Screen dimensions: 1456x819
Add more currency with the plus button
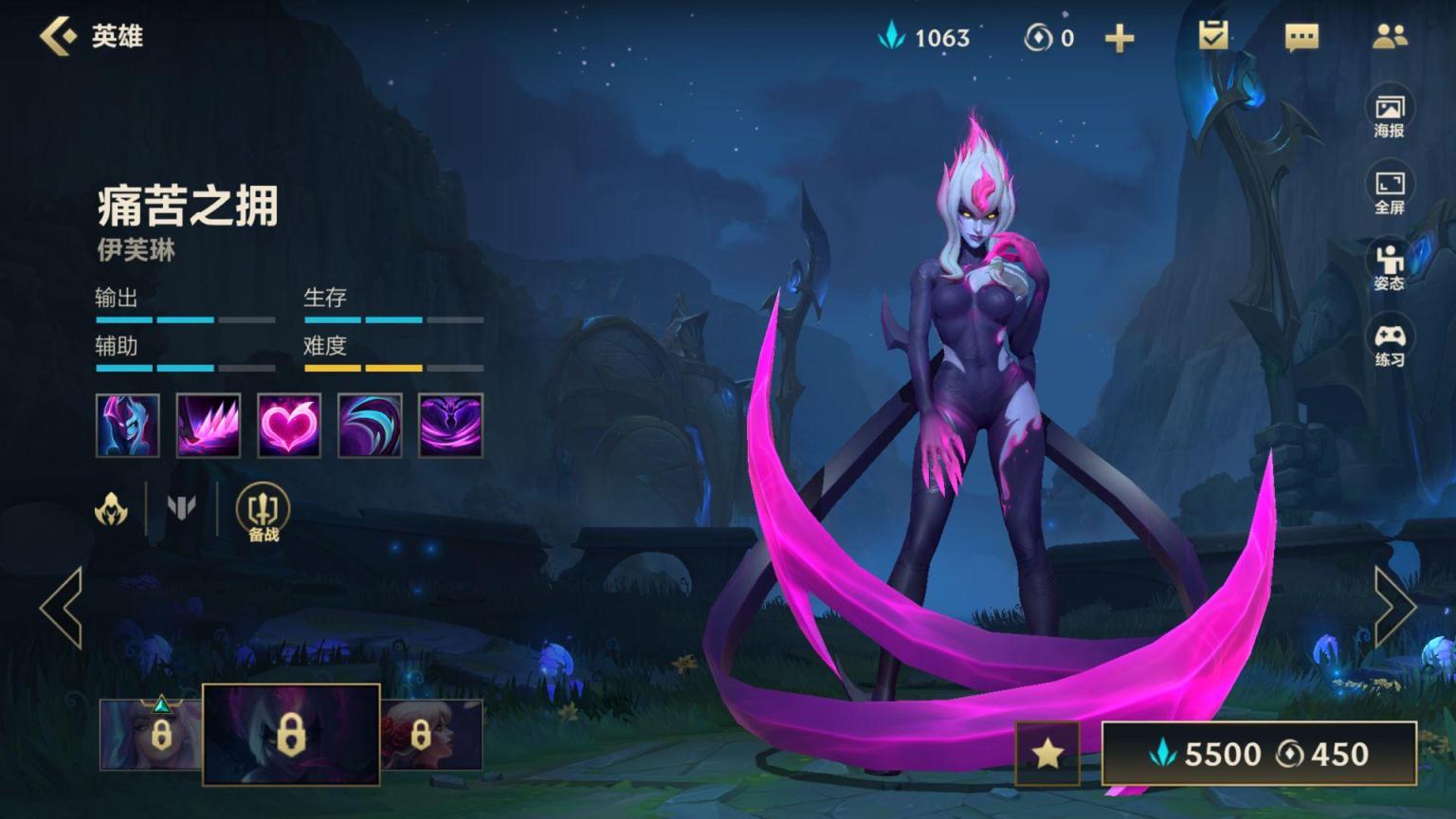(1119, 38)
